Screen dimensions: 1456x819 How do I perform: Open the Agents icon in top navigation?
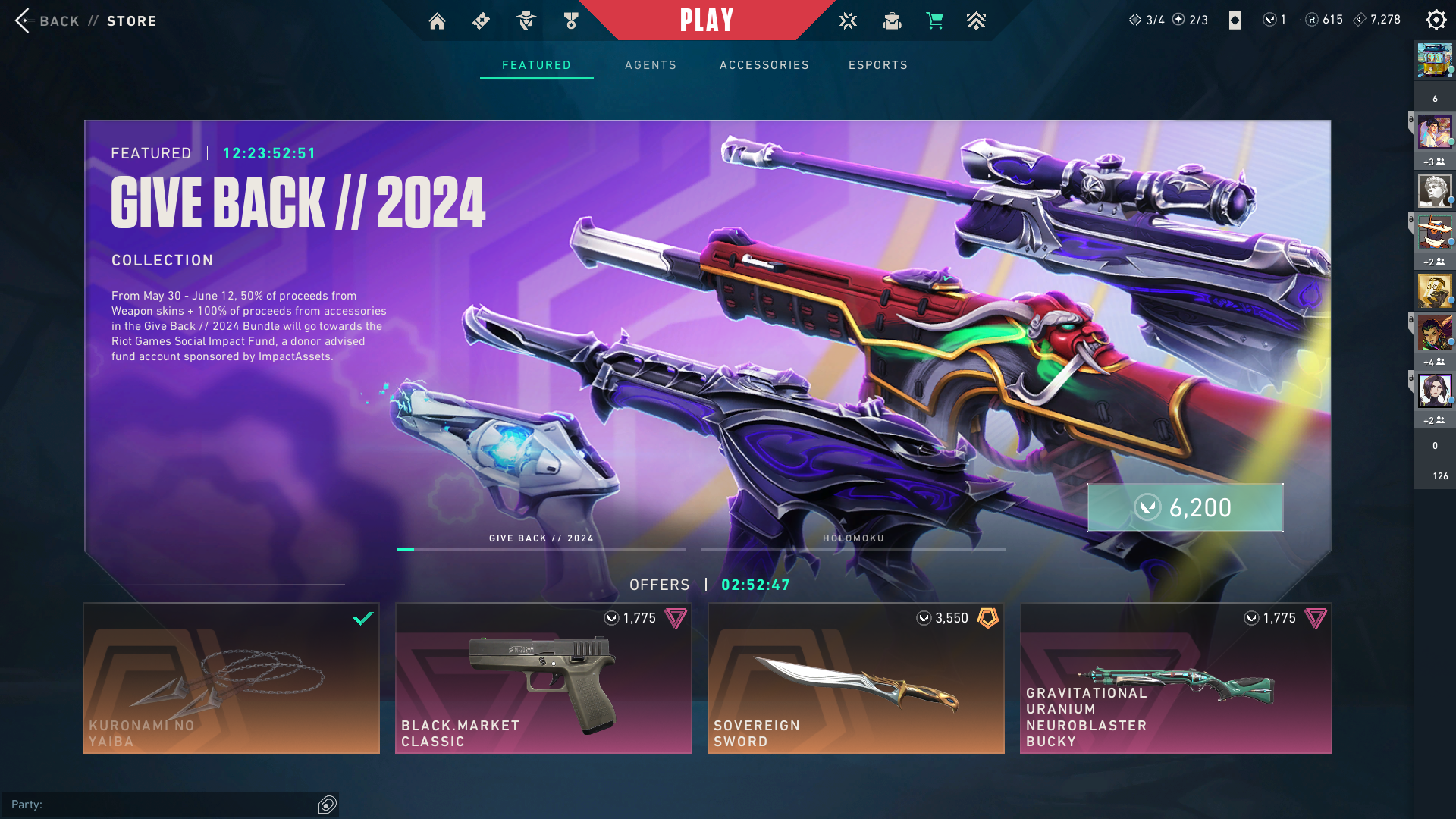click(x=526, y=20)
